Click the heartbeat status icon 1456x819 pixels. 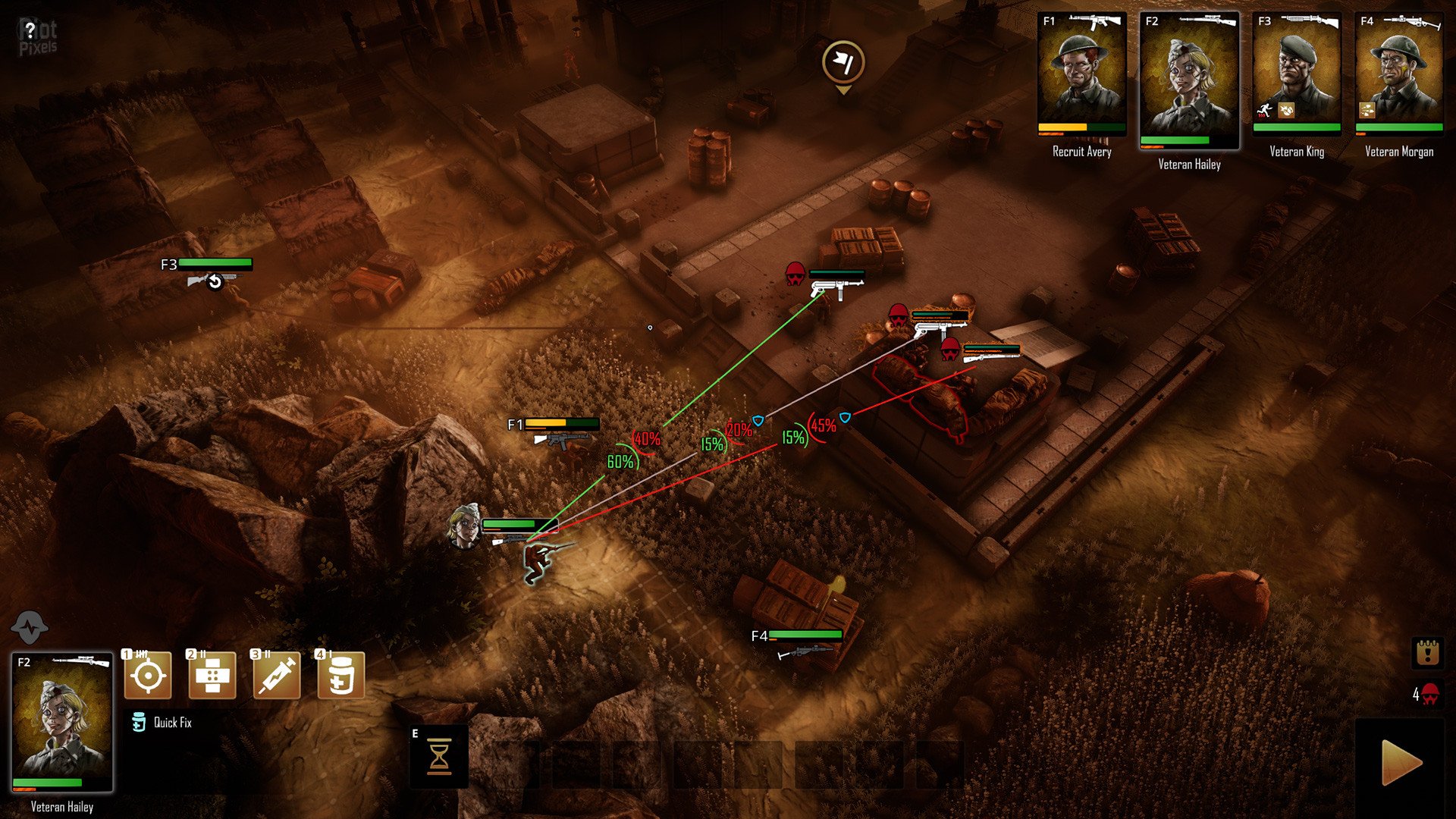30,628
